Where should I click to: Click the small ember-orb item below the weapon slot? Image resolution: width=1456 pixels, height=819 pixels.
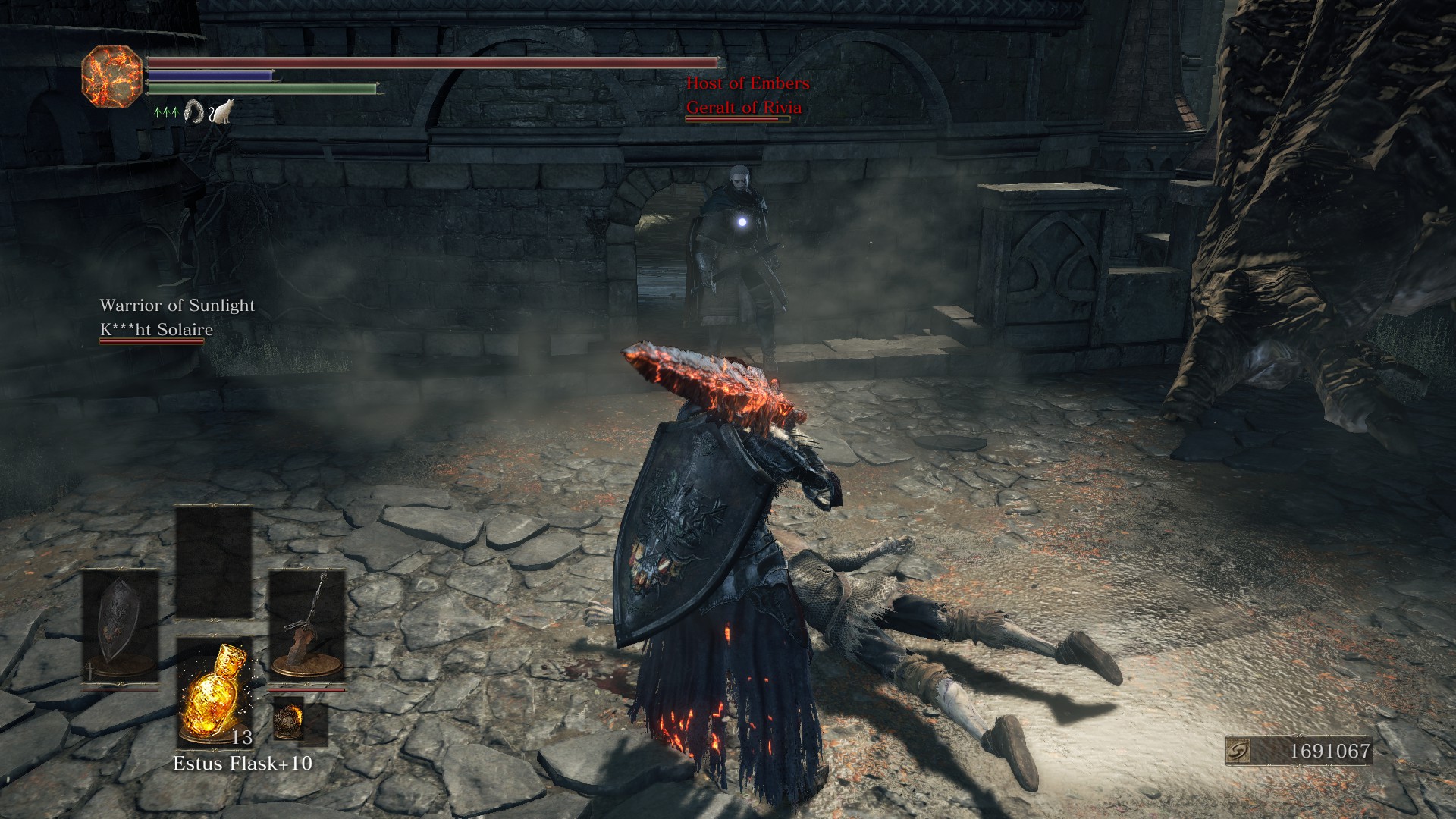[x=289, y=719]
